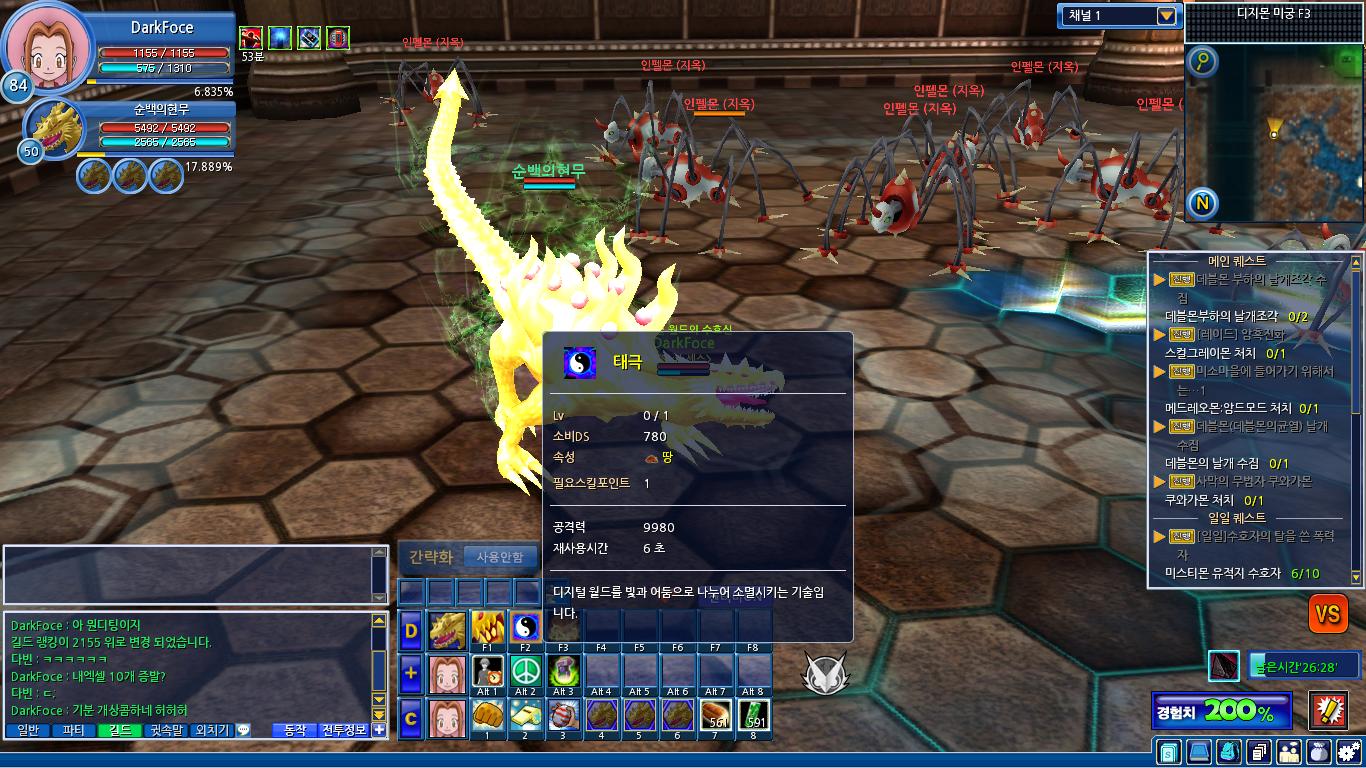Open the 귓속말 whisper chat tab
This screenshot has width=1366, height=768.
coord(164,731)
